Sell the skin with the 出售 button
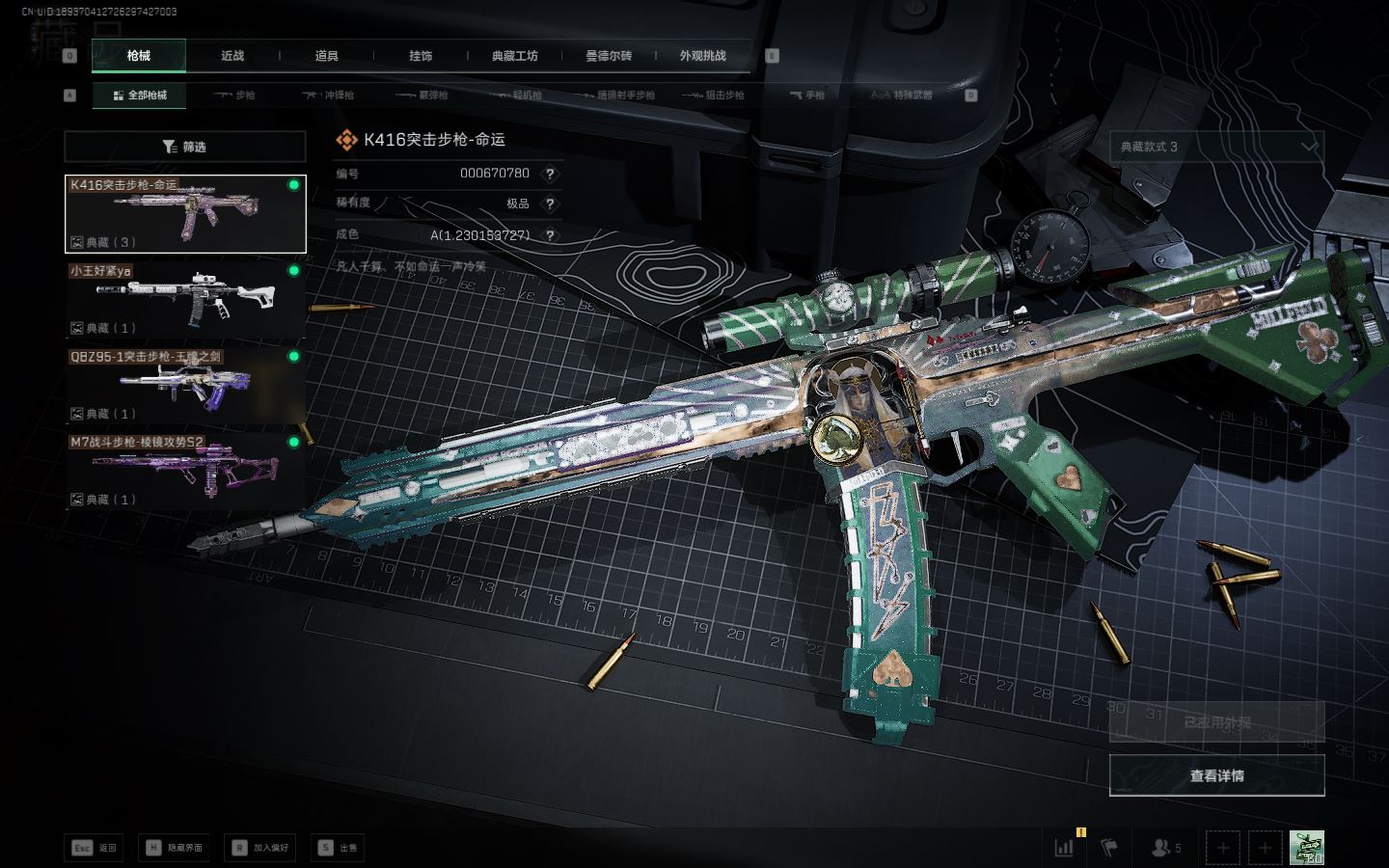 pyautogui.click(x=338, y=848)
